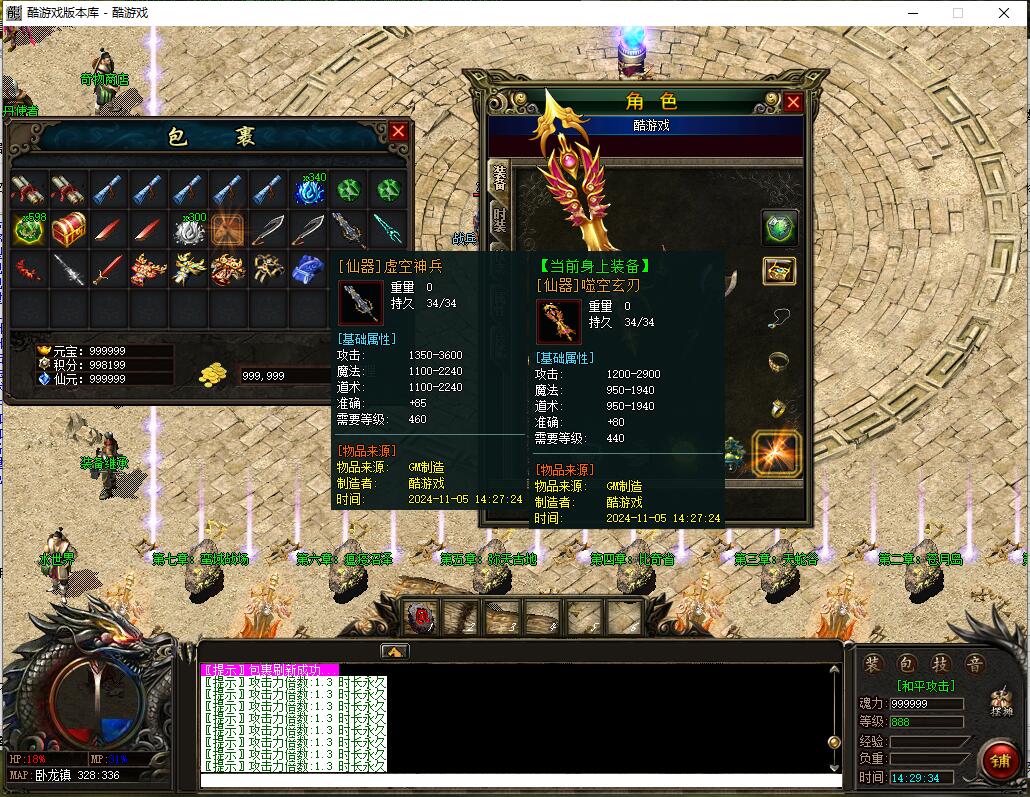Close the 包裹 bag window
The width and height of the screenshot is (1030, 797).
click(398, 132)
